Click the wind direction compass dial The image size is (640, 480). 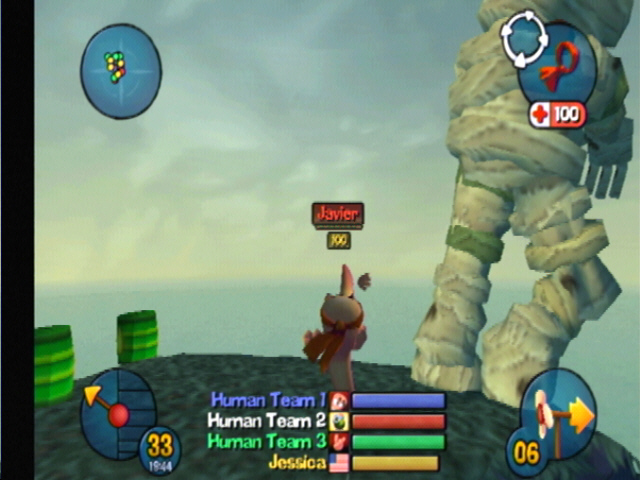pos(117,411)
